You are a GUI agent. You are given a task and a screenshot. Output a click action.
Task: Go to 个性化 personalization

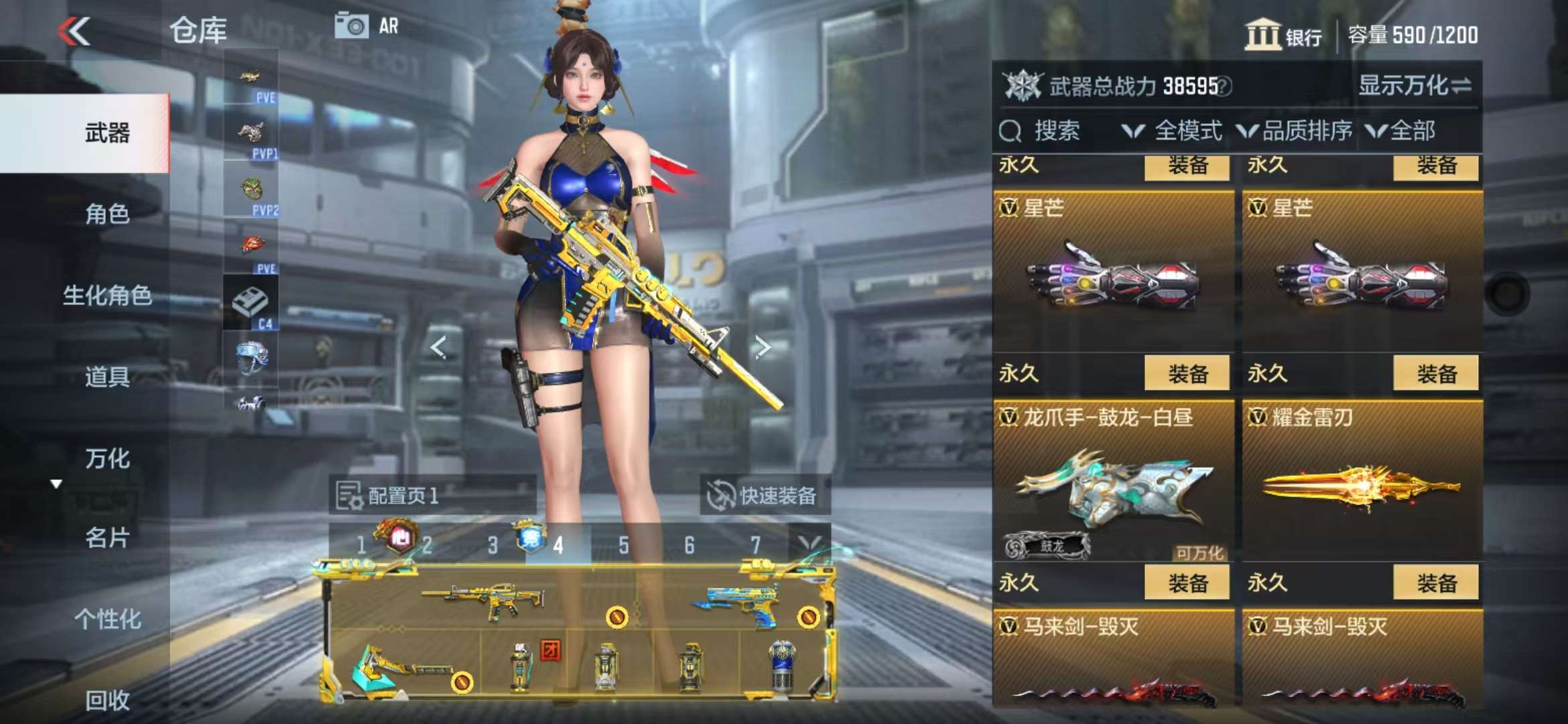[x=107, y=619]
